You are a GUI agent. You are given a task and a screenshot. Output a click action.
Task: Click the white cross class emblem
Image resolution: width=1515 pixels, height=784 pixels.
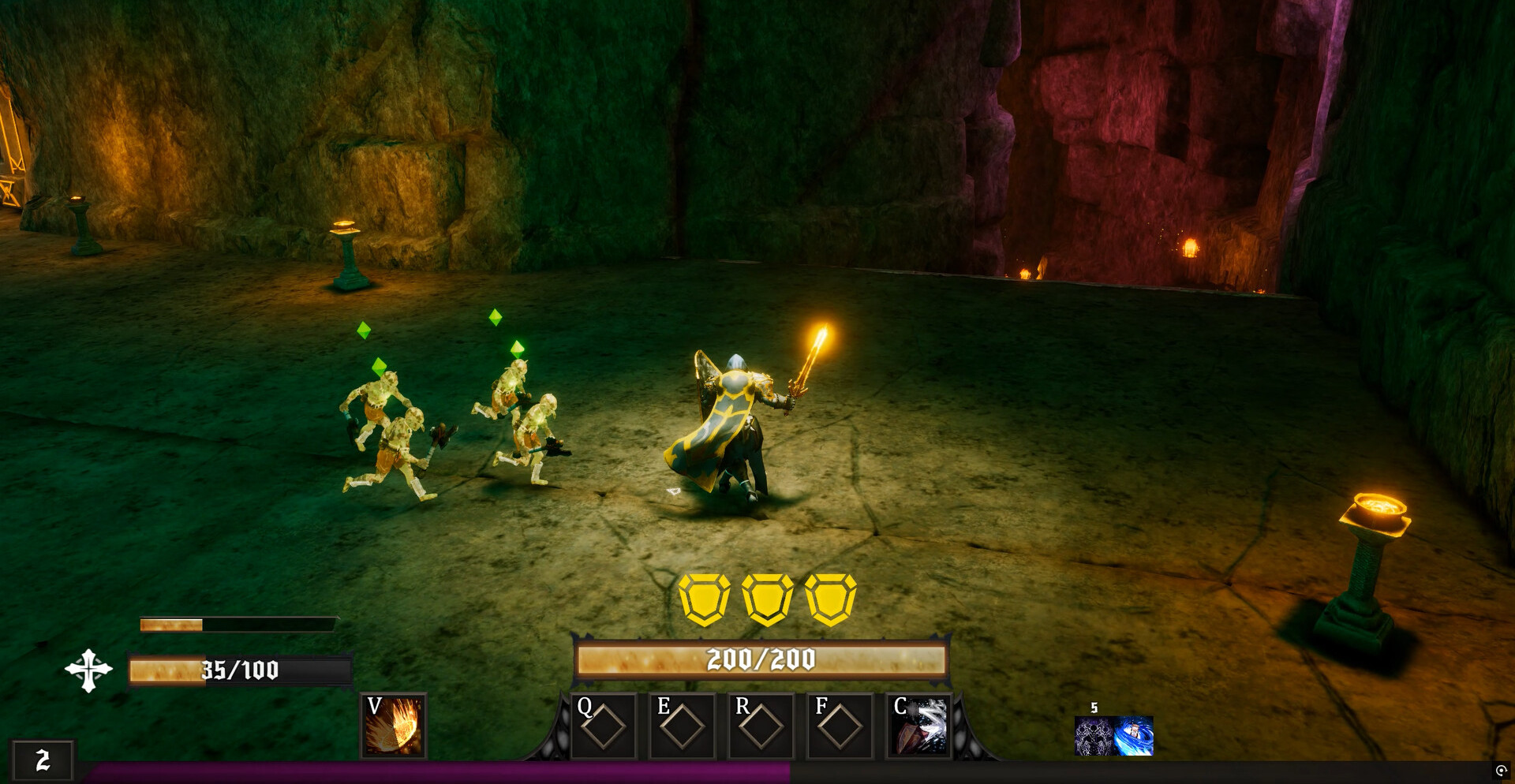click(x=88, y=670)
